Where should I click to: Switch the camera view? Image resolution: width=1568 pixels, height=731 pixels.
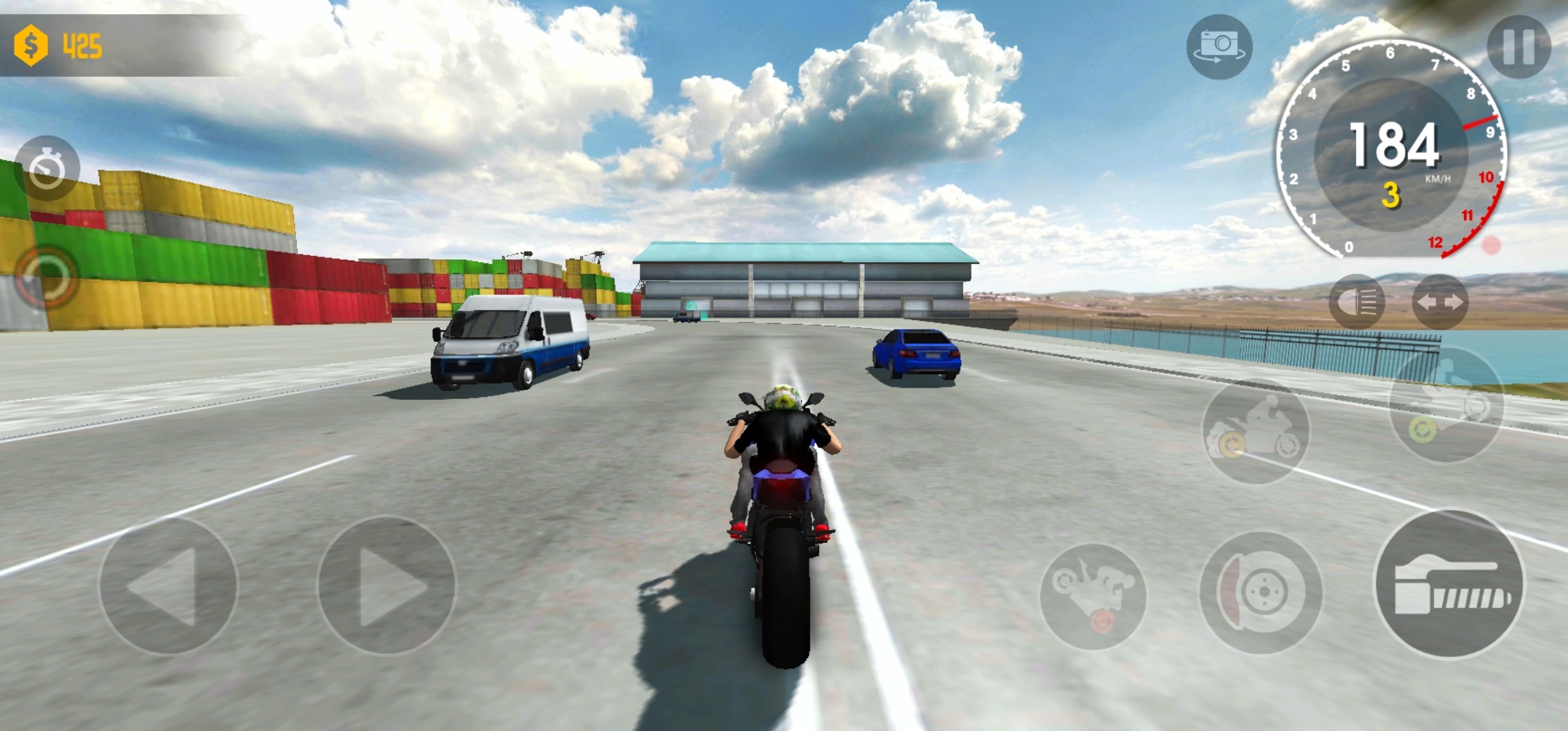click(1219, 47)
